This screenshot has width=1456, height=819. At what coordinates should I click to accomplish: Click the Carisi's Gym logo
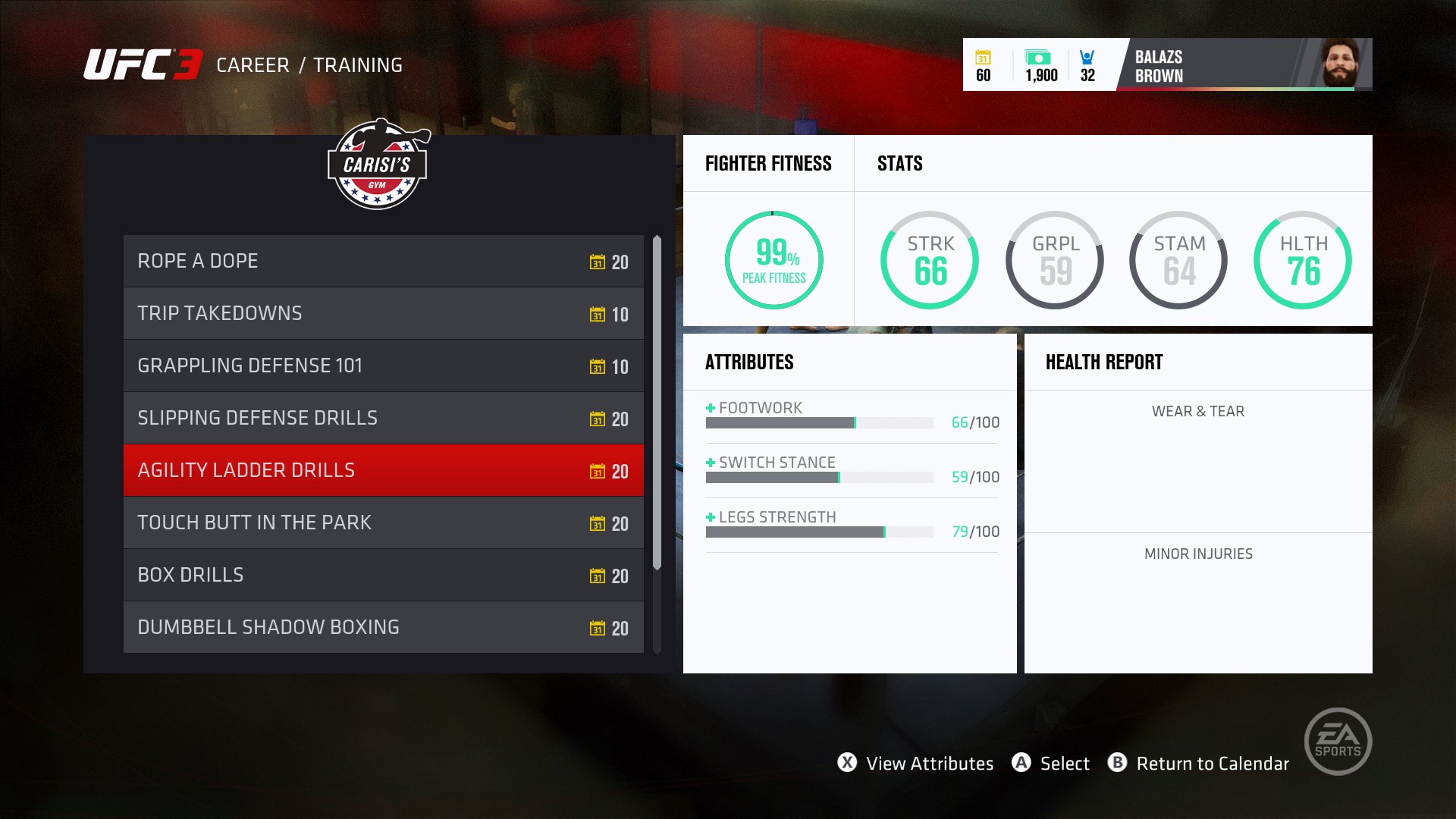click(378, 165)
